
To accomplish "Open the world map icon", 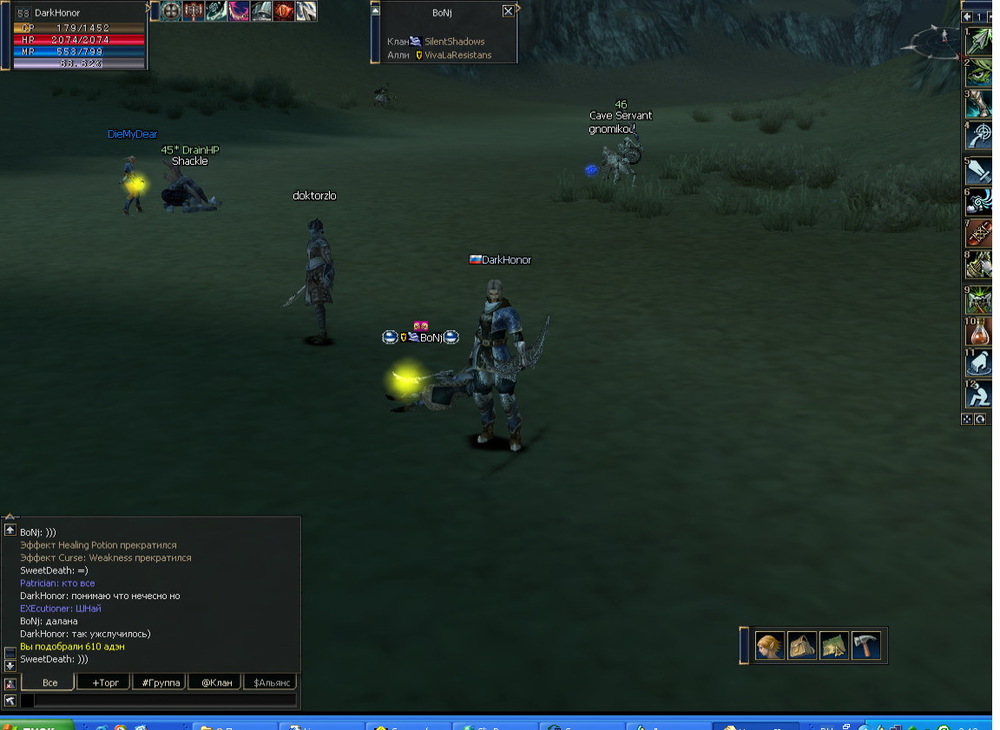I will point(834,647).
